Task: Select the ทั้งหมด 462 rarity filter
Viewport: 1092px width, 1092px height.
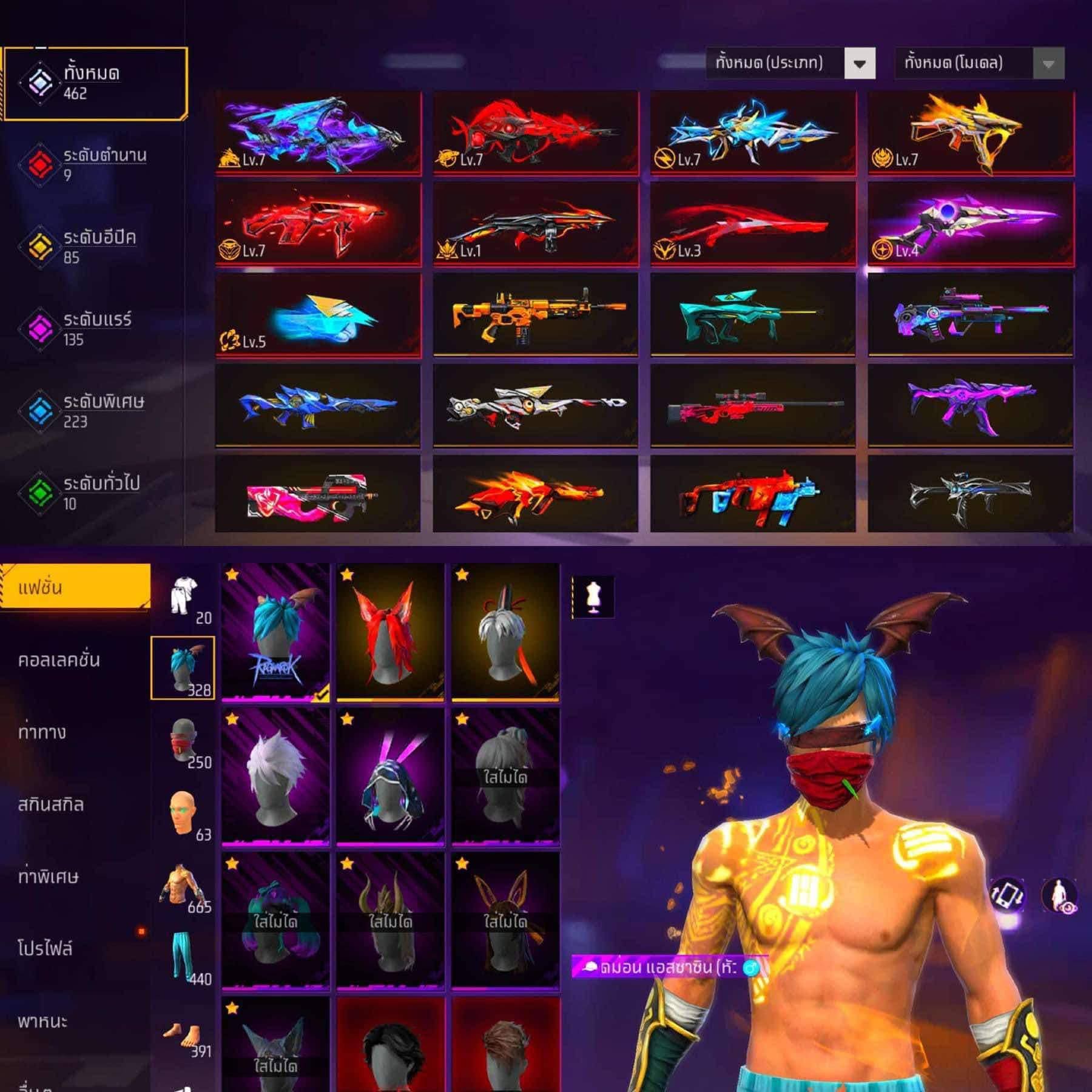Action: click(x=94, y=83)
